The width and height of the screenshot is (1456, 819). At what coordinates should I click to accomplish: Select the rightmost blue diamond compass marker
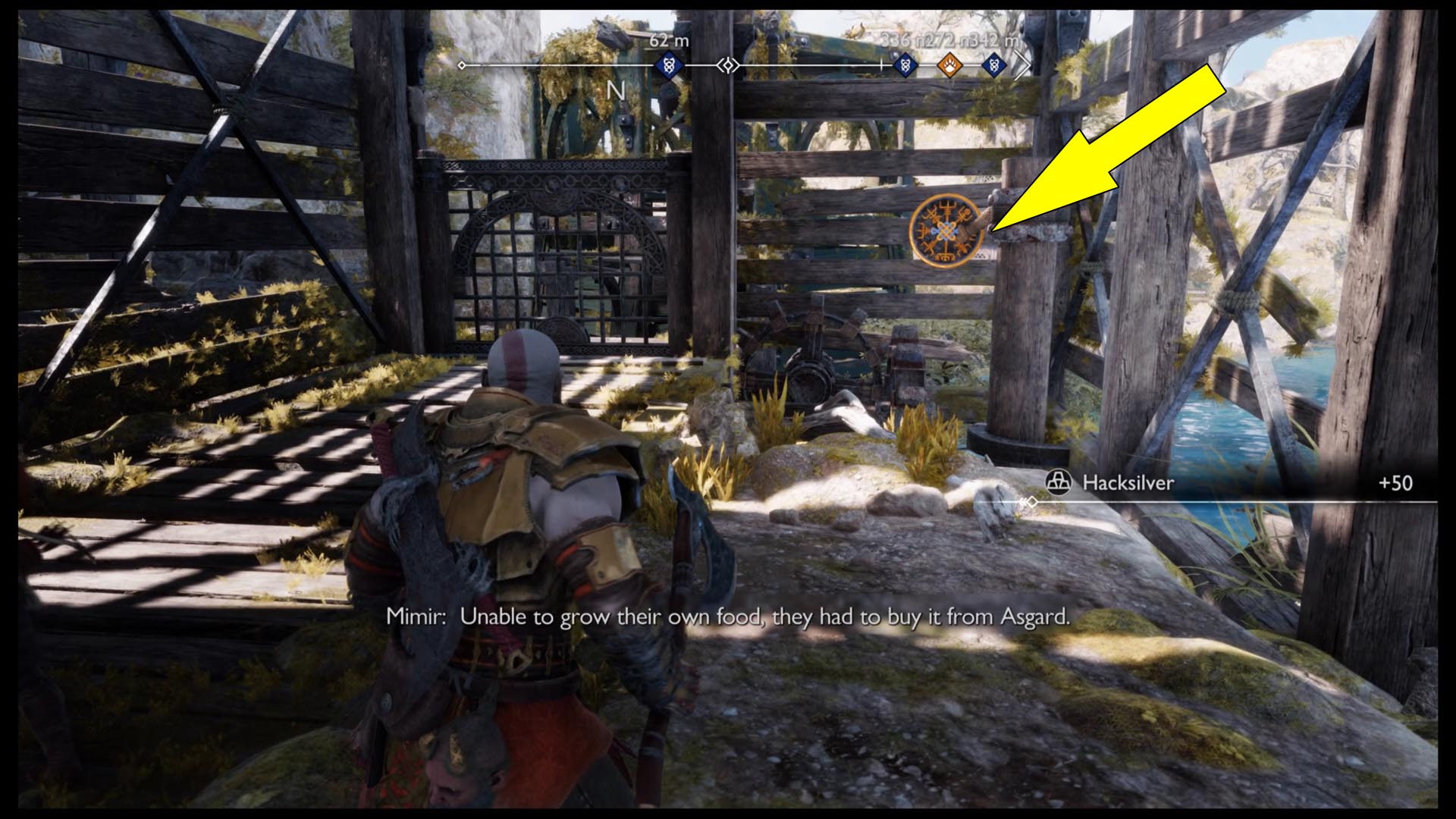[x=993, y=65]
